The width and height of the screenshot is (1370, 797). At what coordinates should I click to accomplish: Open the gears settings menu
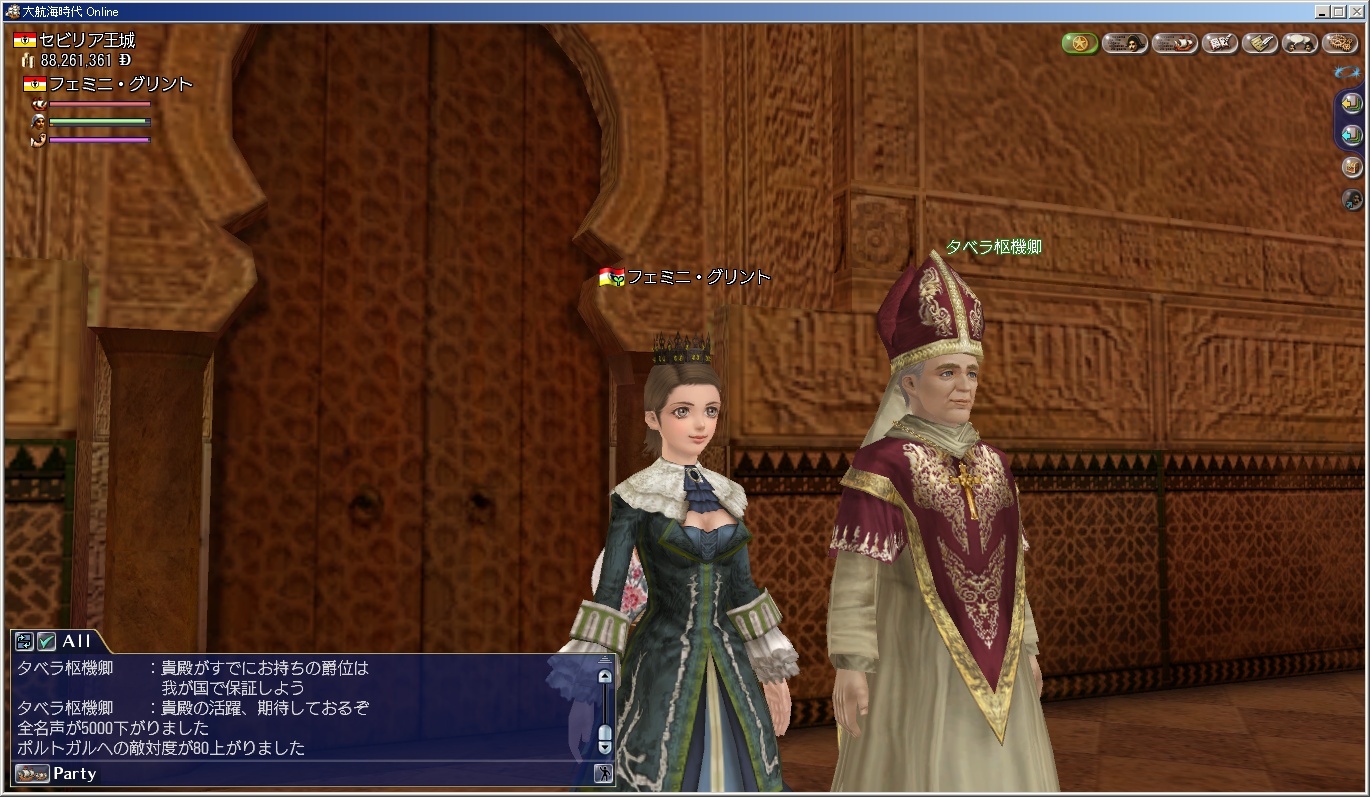click(x=1340, y=43)
